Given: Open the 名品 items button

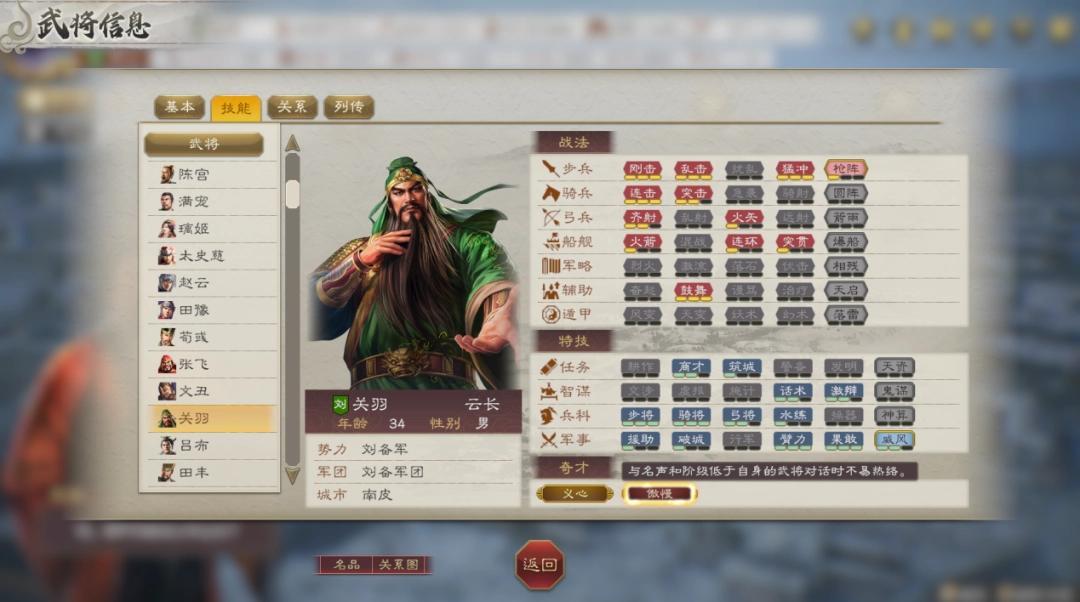Looking at the screenshot, I should tap(346, 565).
